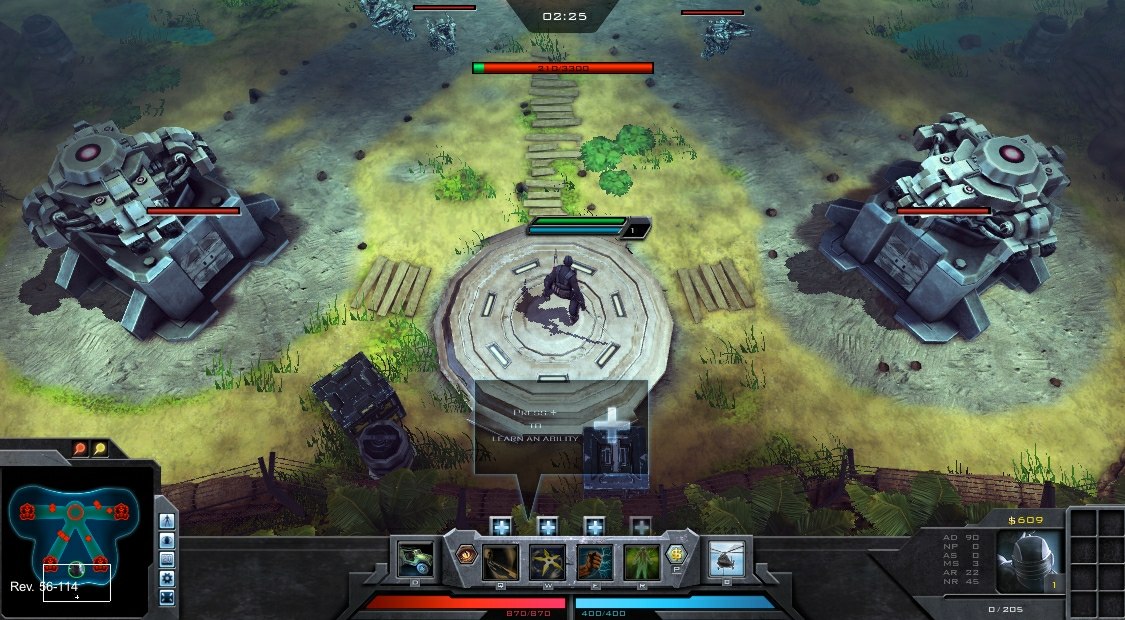
Task: Click the orange flame hexagon icon
Action: tap(465, 554)
